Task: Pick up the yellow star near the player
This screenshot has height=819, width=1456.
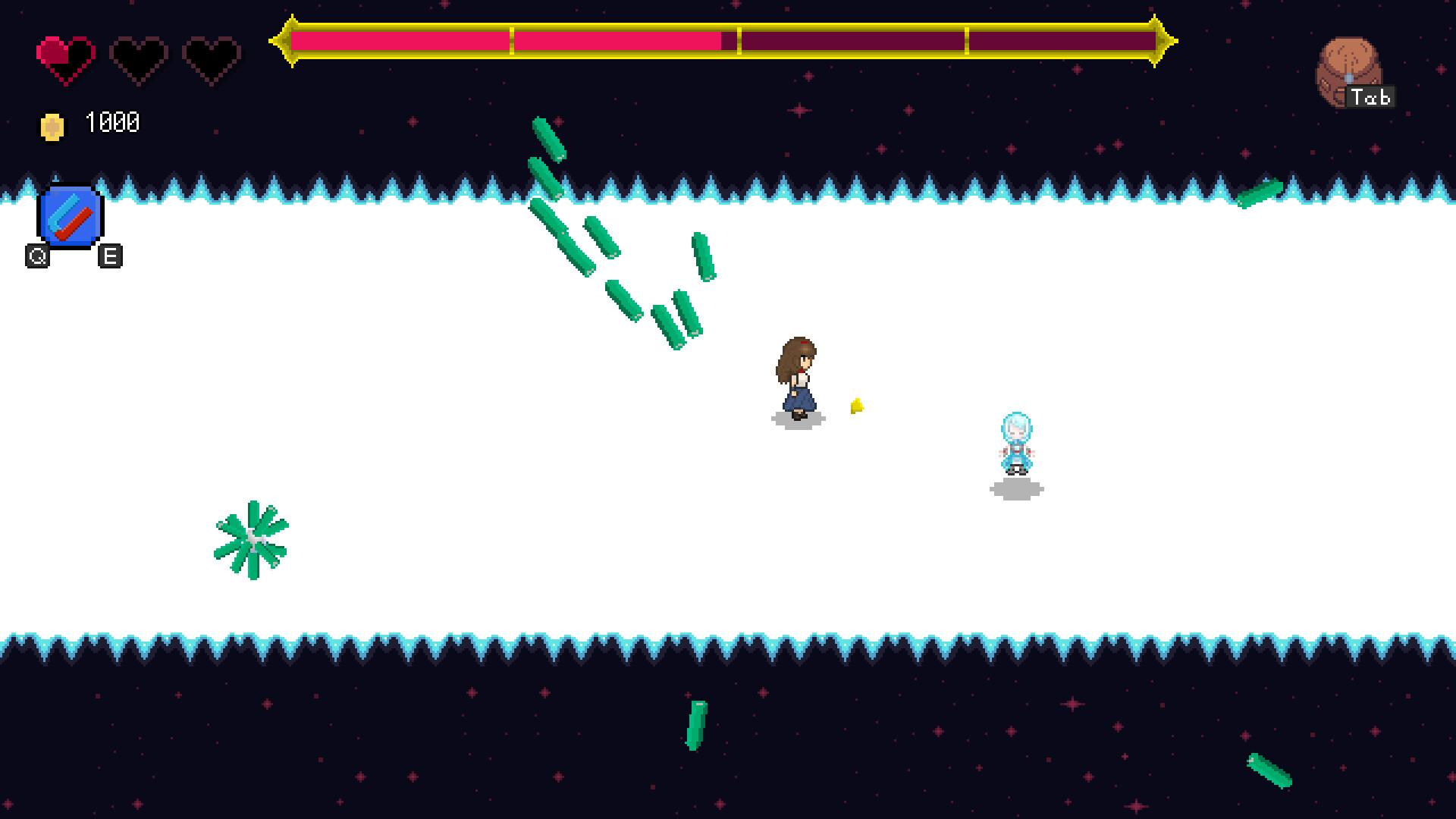Action: tap(858, 406)
